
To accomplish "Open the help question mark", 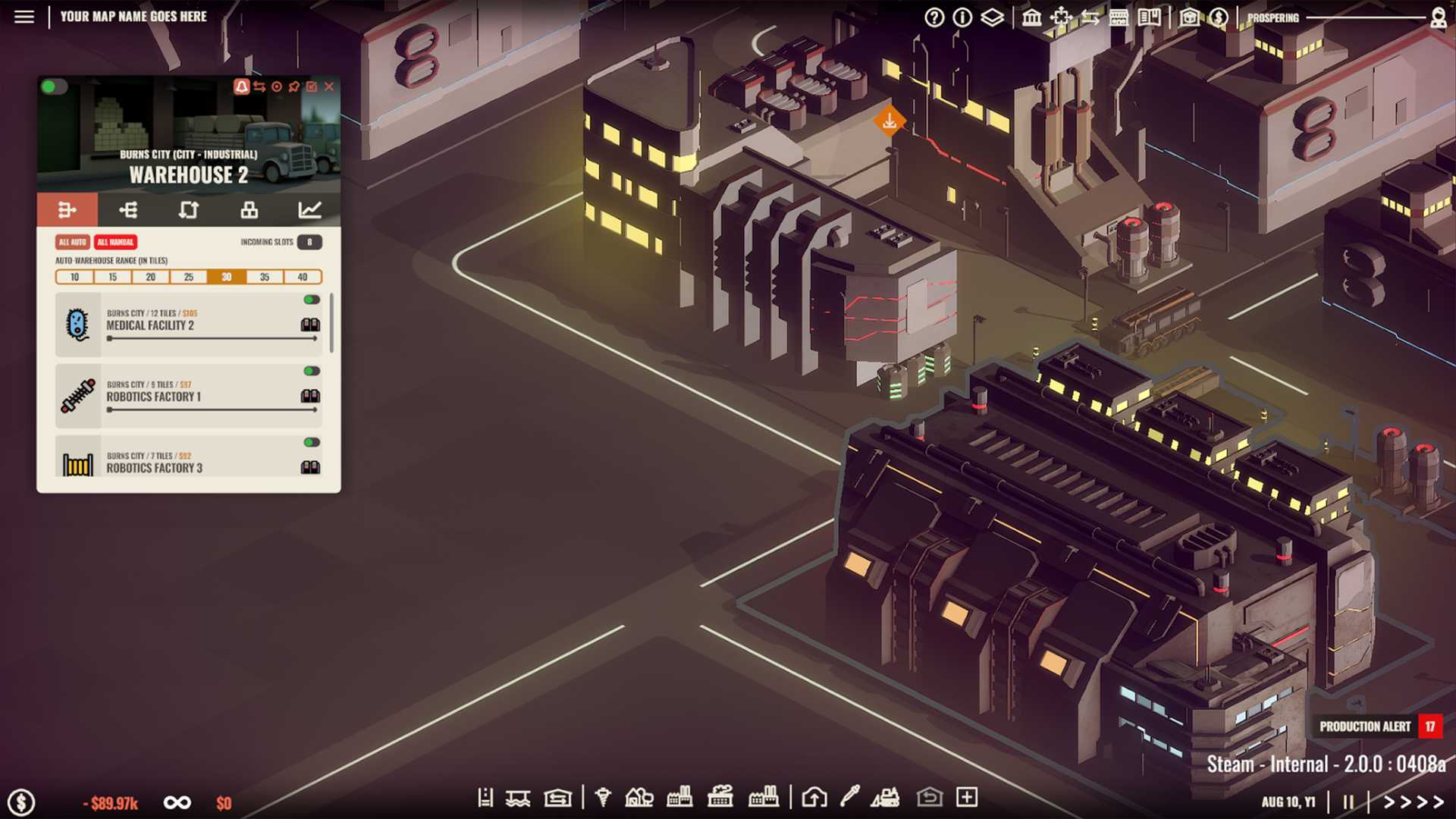I will [934, 17].
